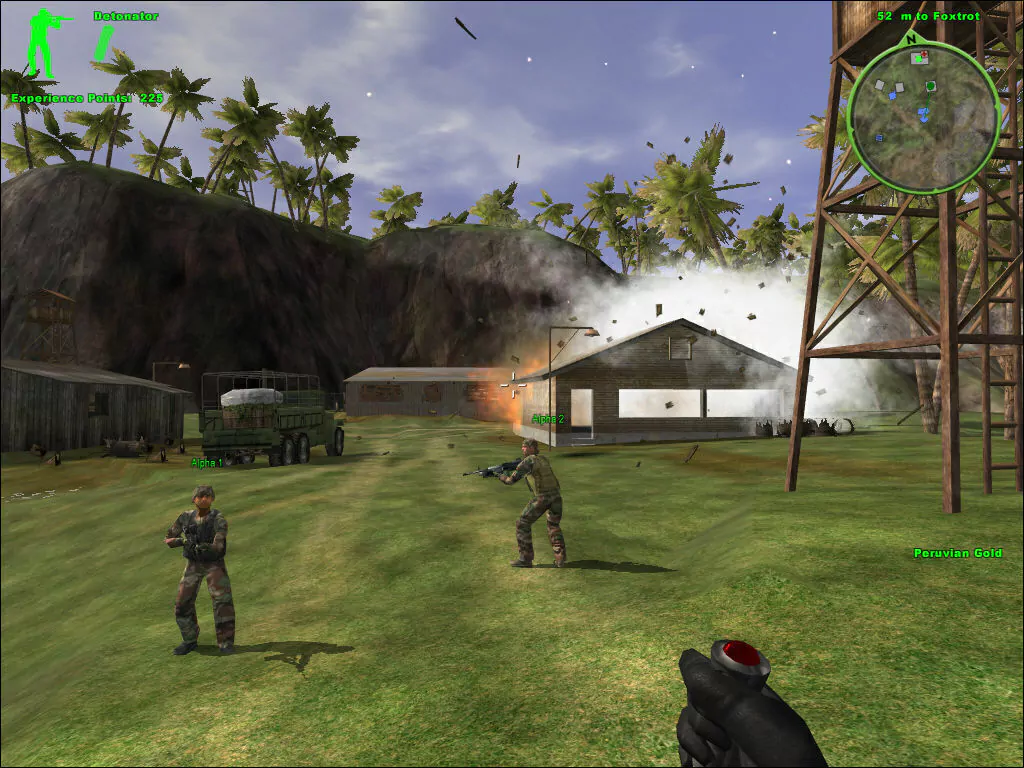Image resolution: width=1024 pixels, height=768 pixels.
Task: Select squadmate marker Alpha 1
Action: point(207,463)
